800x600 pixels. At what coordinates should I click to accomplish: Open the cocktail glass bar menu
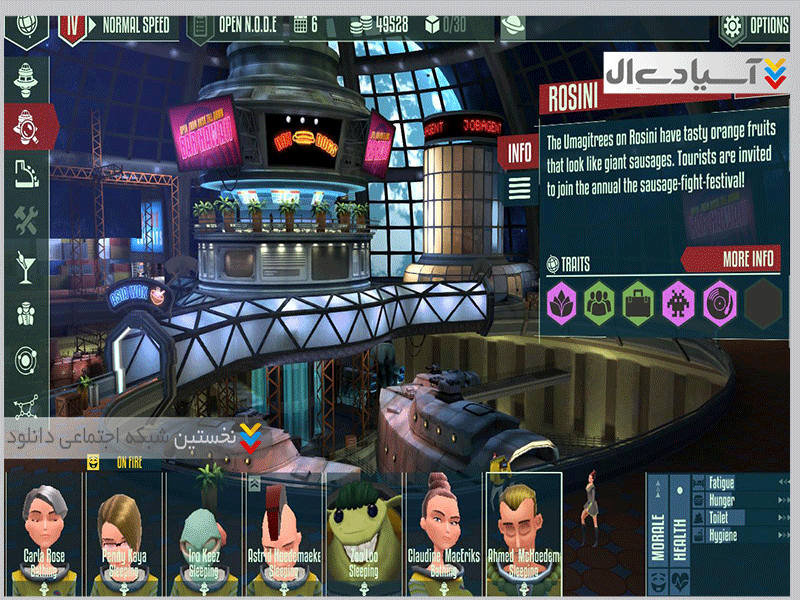24,267
